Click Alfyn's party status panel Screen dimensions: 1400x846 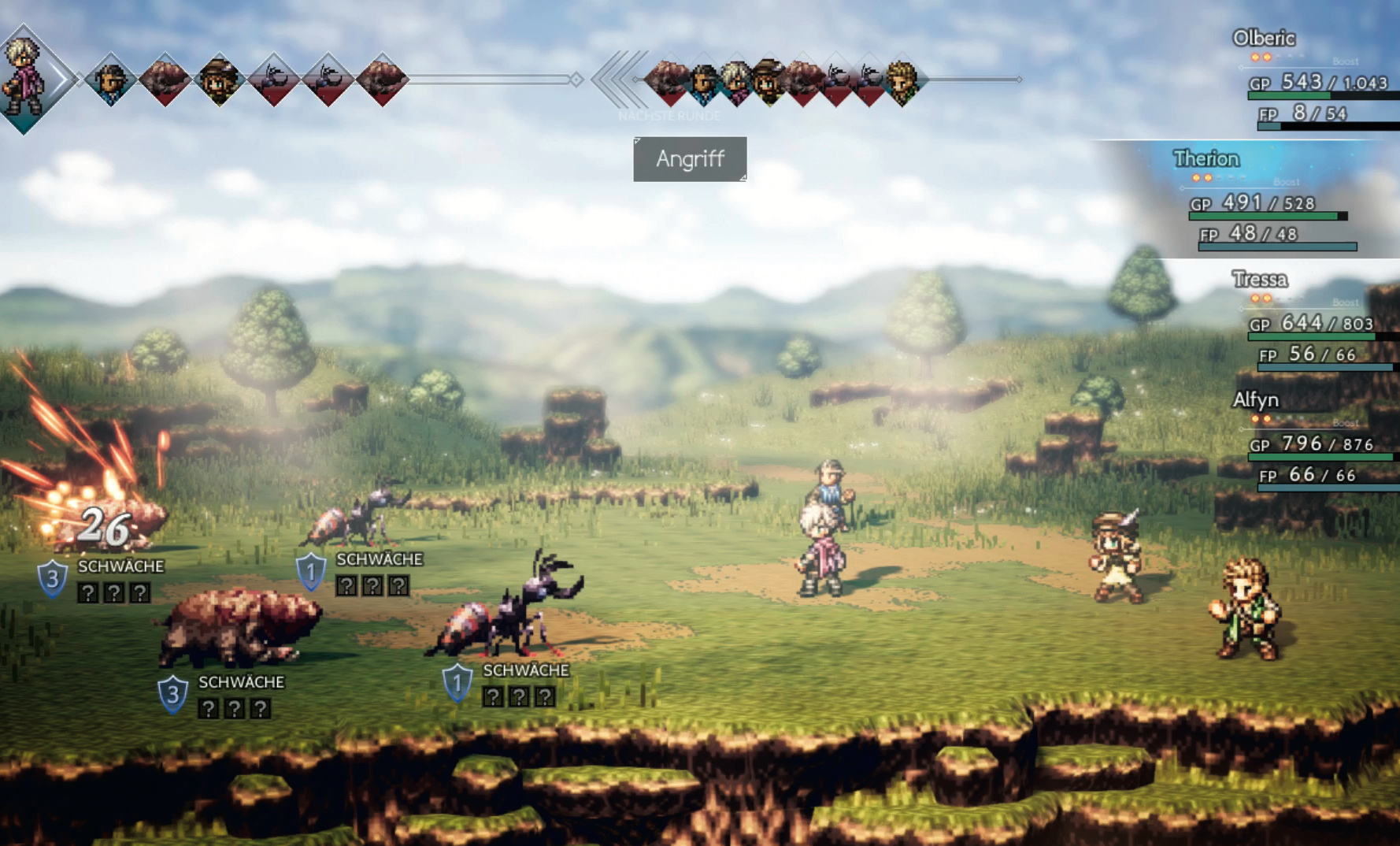pyautogui.click(x=1317, y=443)
